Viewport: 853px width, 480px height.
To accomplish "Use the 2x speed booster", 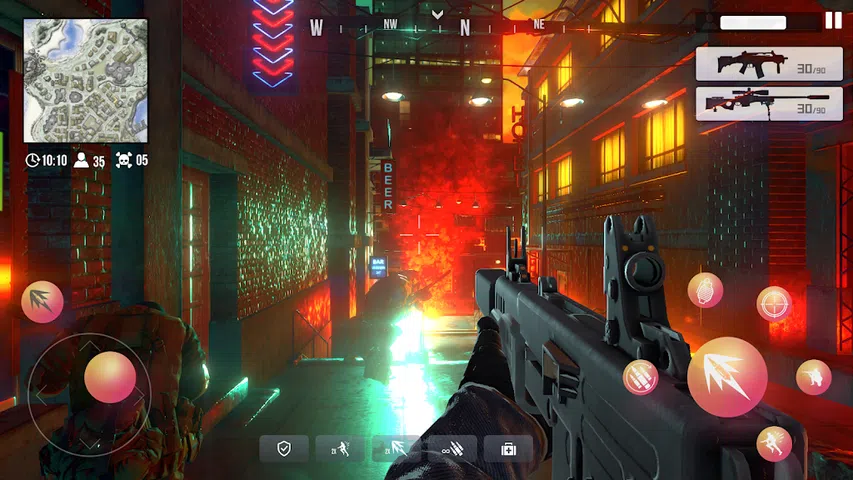I will click(340, 448).
